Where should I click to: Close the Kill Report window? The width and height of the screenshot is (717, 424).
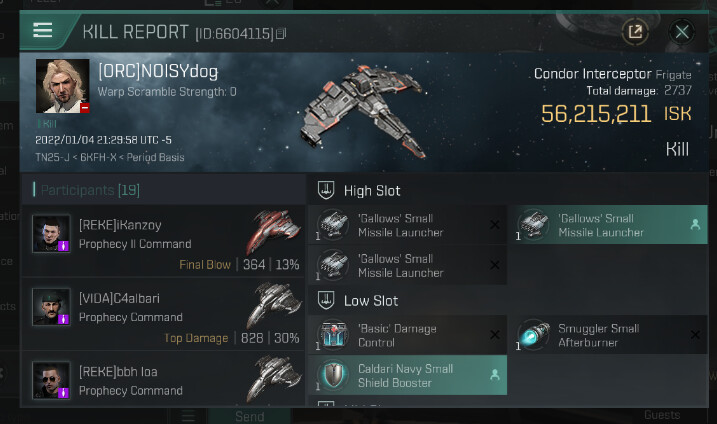coord(682,31)
